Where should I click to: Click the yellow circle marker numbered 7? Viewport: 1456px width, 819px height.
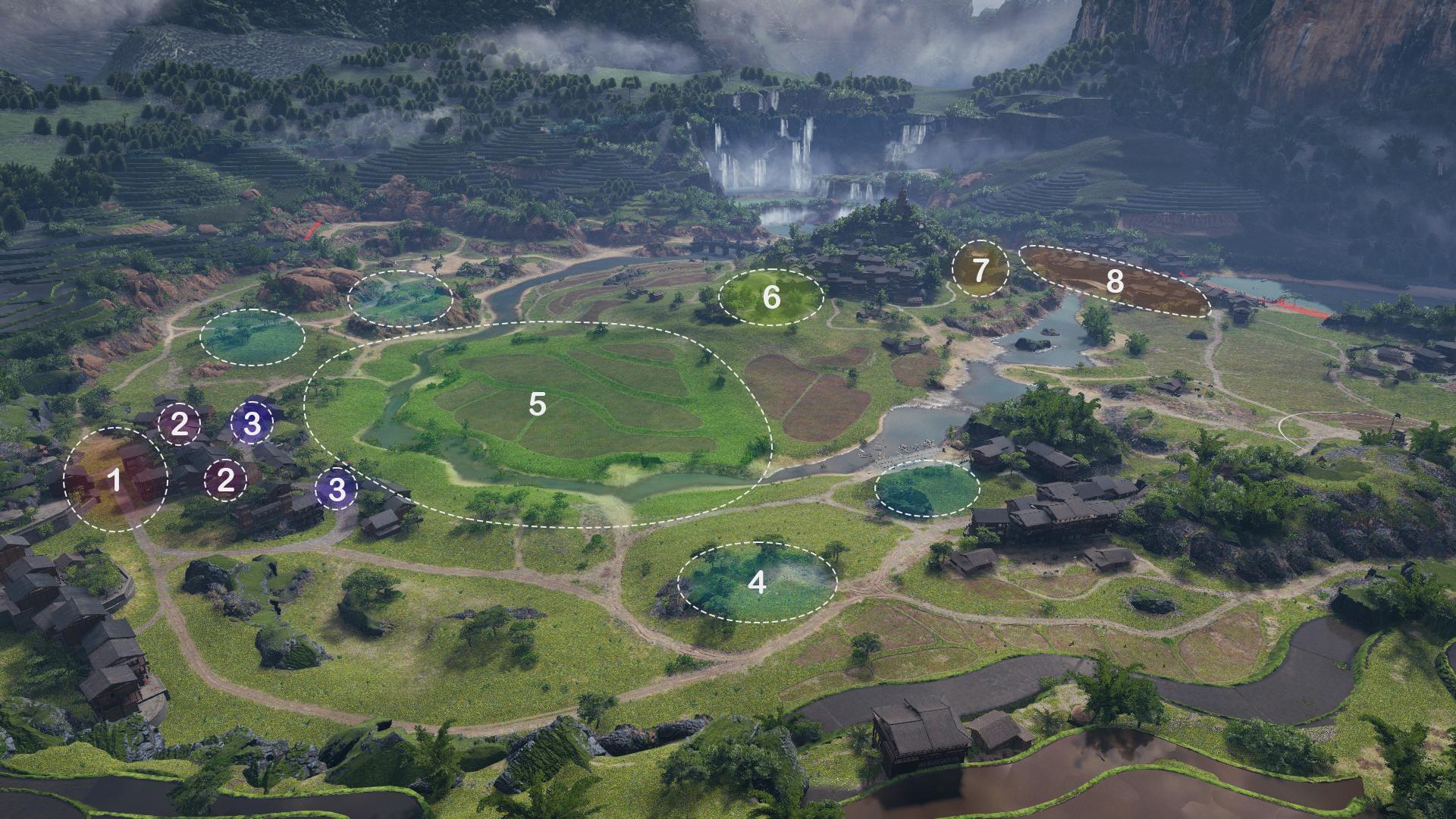980,270
